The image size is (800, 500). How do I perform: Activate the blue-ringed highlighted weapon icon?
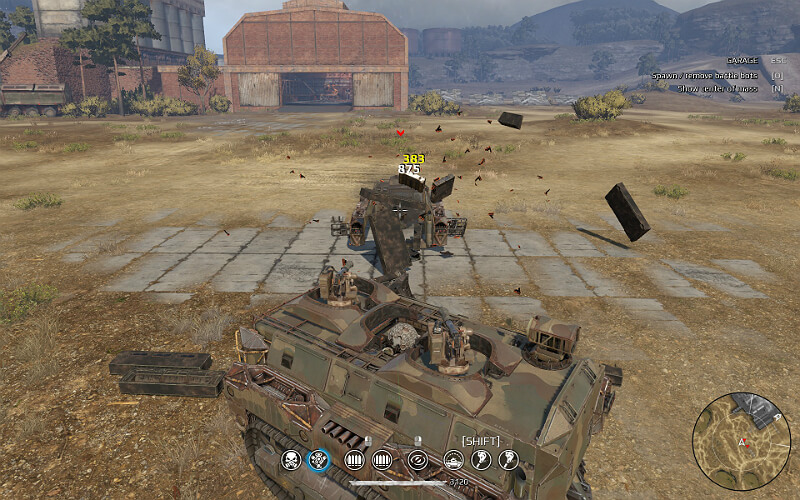click(319, 460)
